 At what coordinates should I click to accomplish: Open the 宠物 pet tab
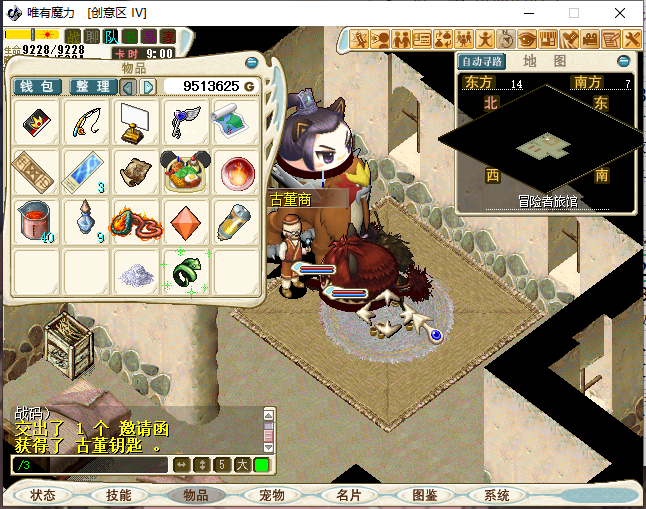(272, 495)
